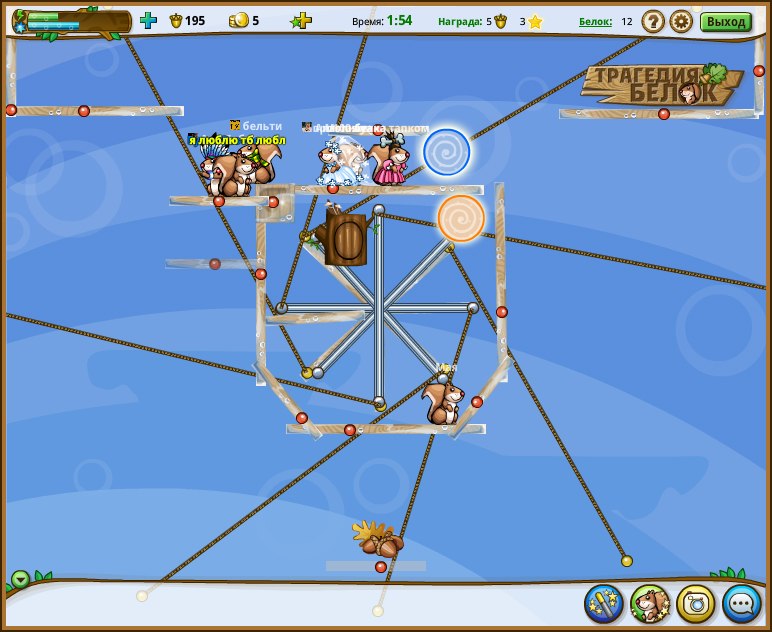This screenshot has width=772, height=632.
Task: Activate the magic wand button
Action: [x=604, y=603]
